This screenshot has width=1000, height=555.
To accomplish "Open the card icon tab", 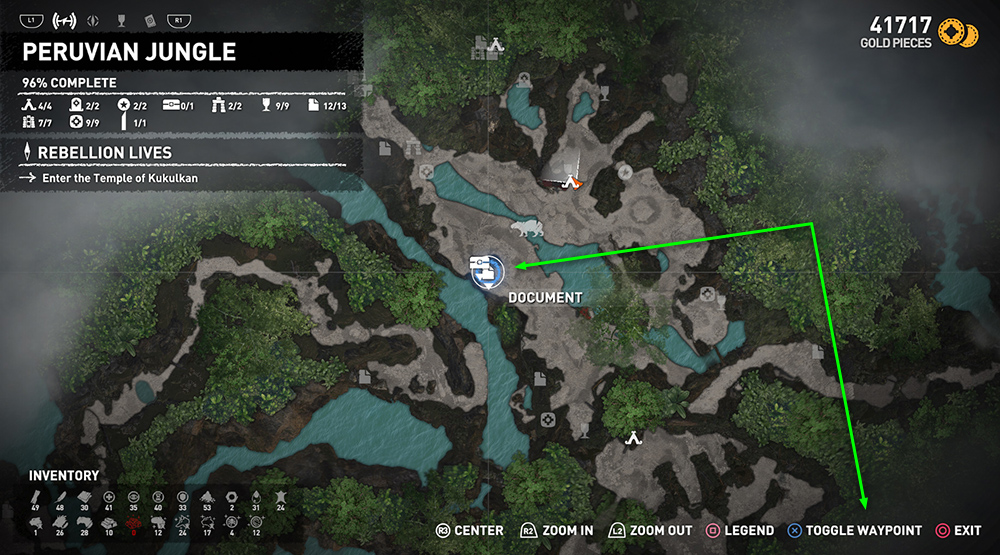I will point(149,19).
